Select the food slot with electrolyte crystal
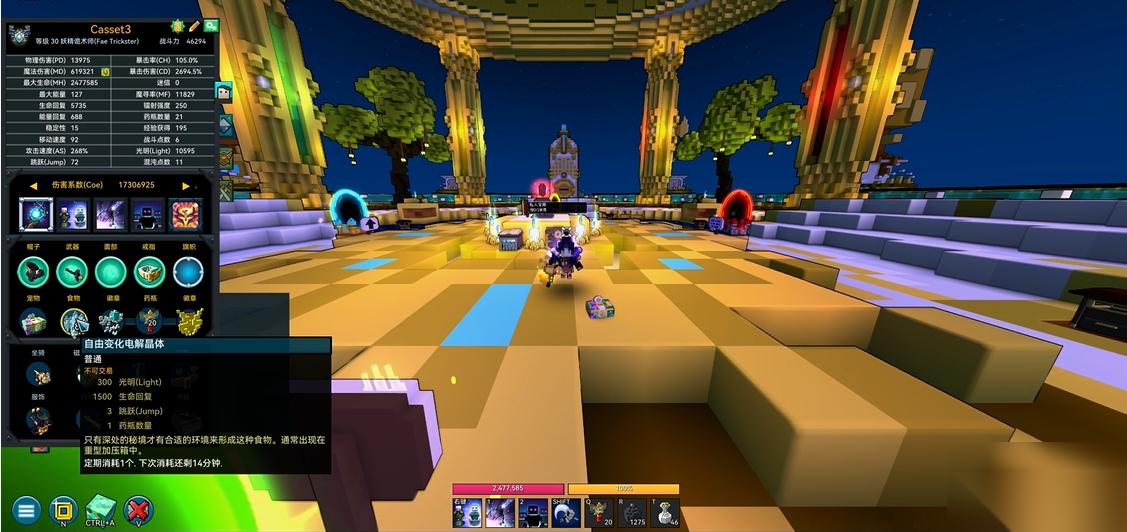This screenshot has height=532, width=1127. click(74, 321)
